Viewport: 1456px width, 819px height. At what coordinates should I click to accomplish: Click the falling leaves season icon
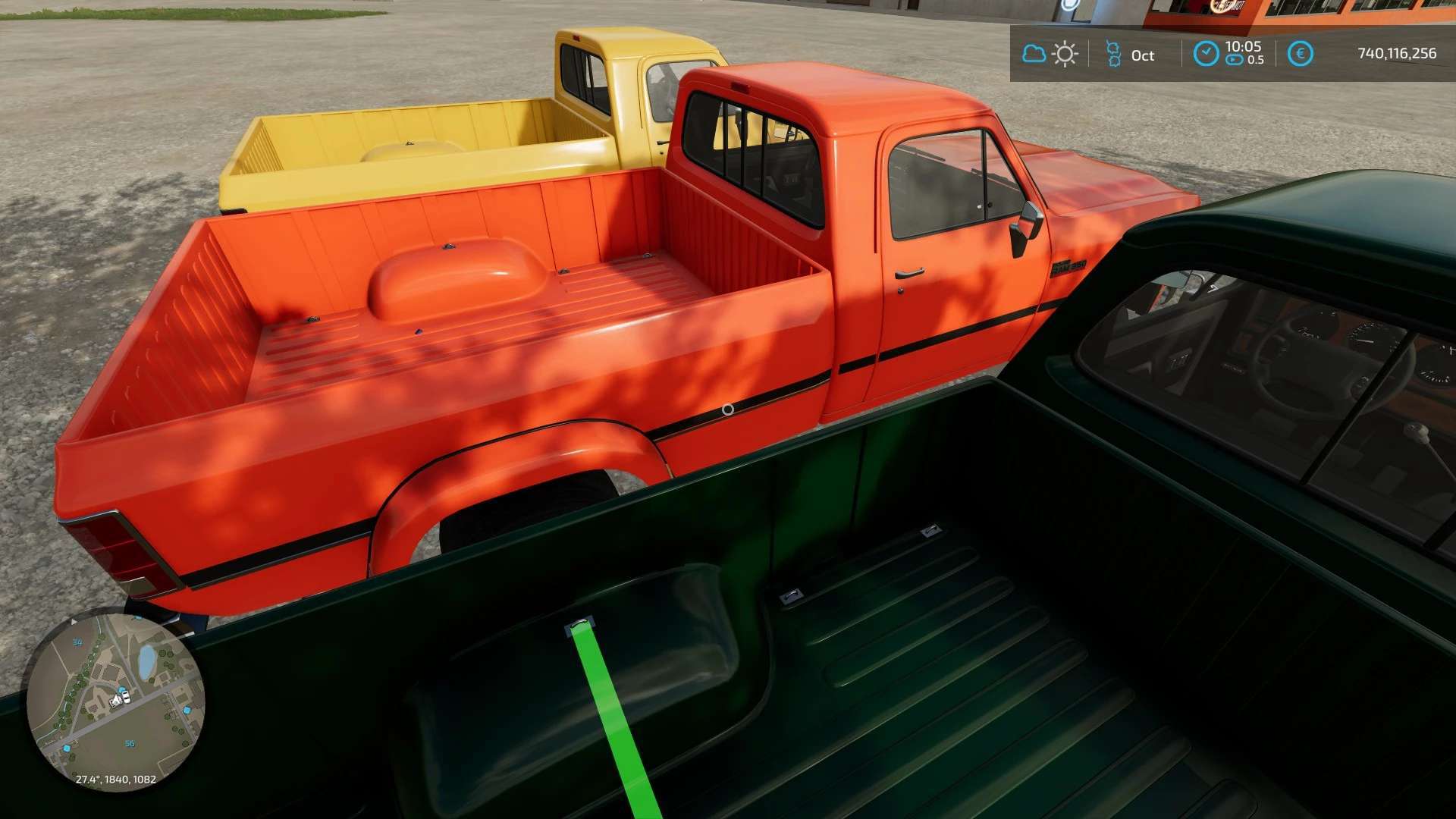1114,55
